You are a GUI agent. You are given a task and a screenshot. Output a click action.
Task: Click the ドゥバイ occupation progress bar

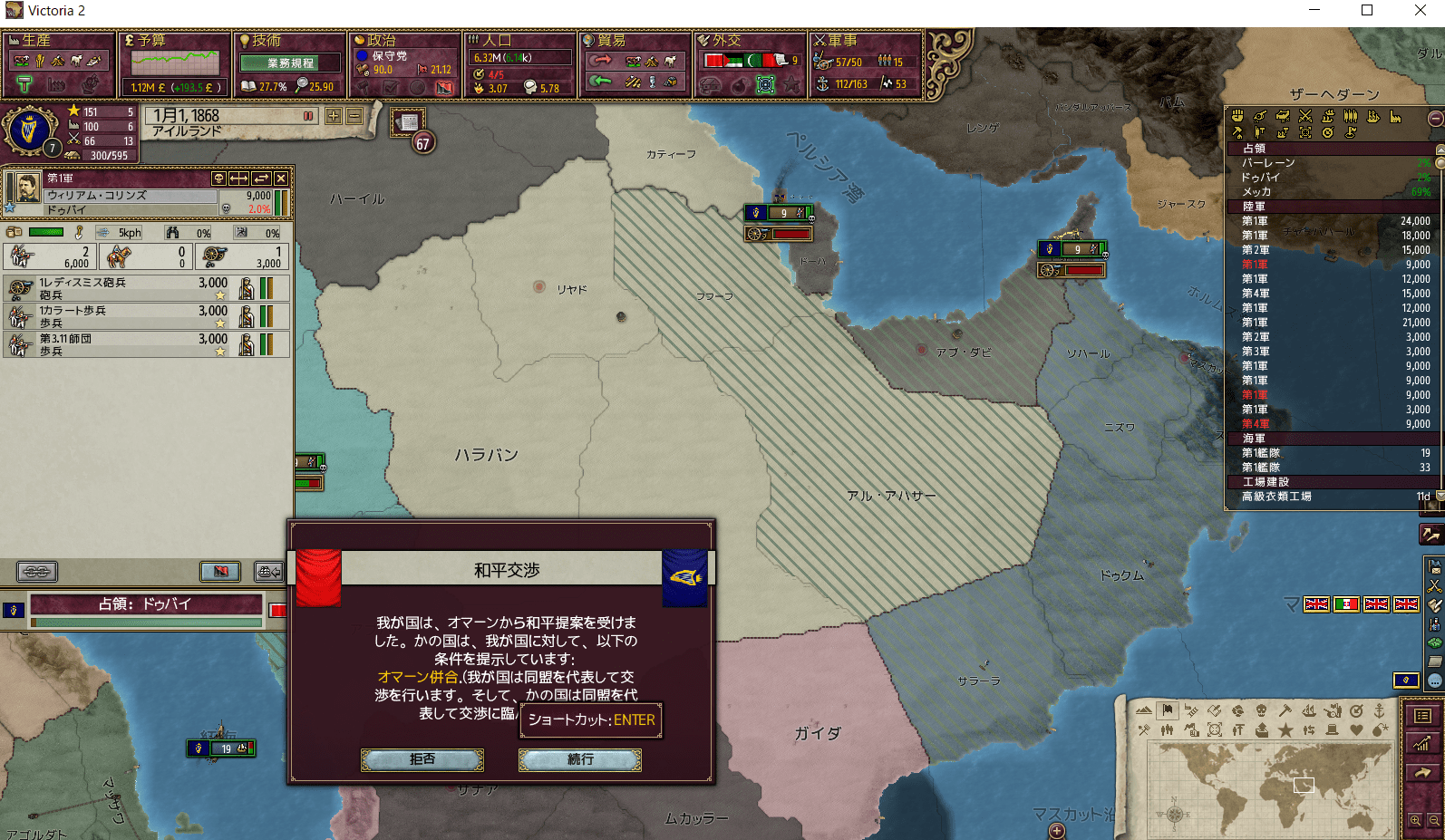tap(145, 622)
